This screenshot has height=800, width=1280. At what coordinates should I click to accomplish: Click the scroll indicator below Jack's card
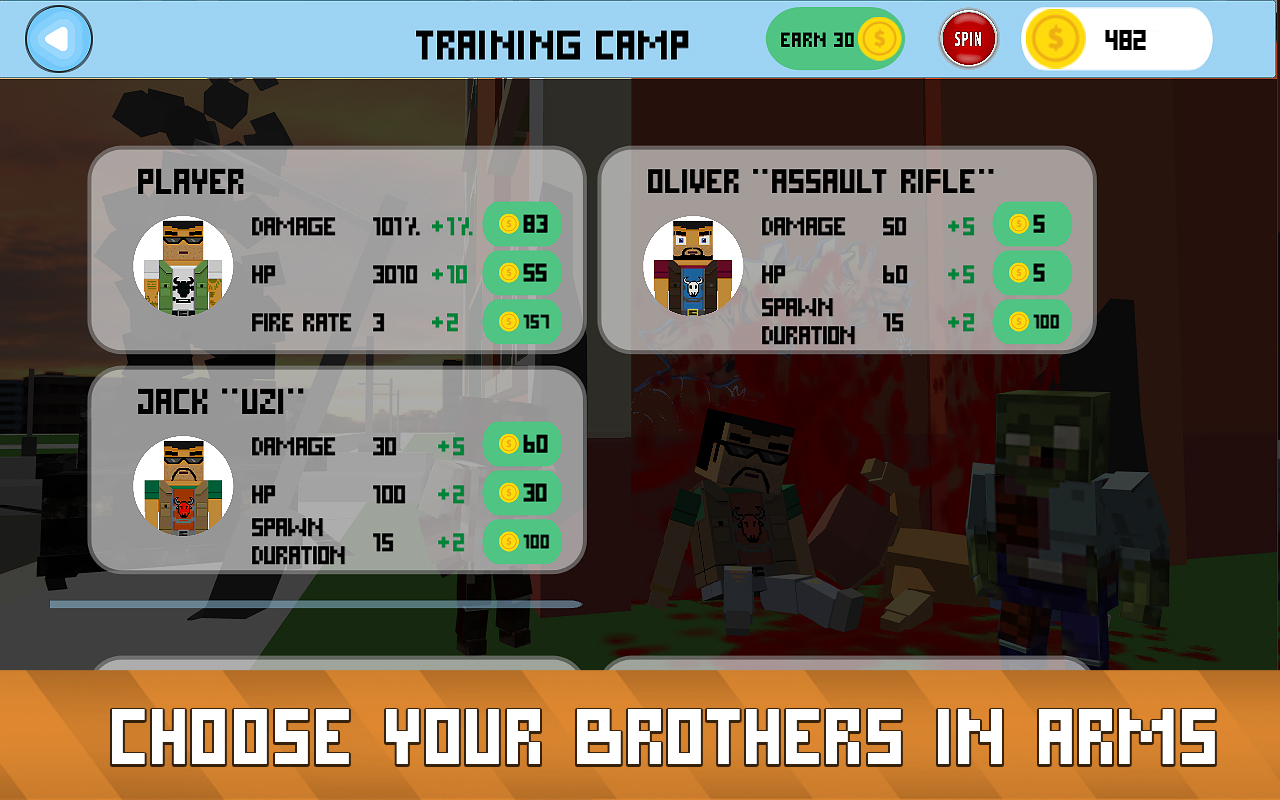pyautogui.click(x=316, y=604)
